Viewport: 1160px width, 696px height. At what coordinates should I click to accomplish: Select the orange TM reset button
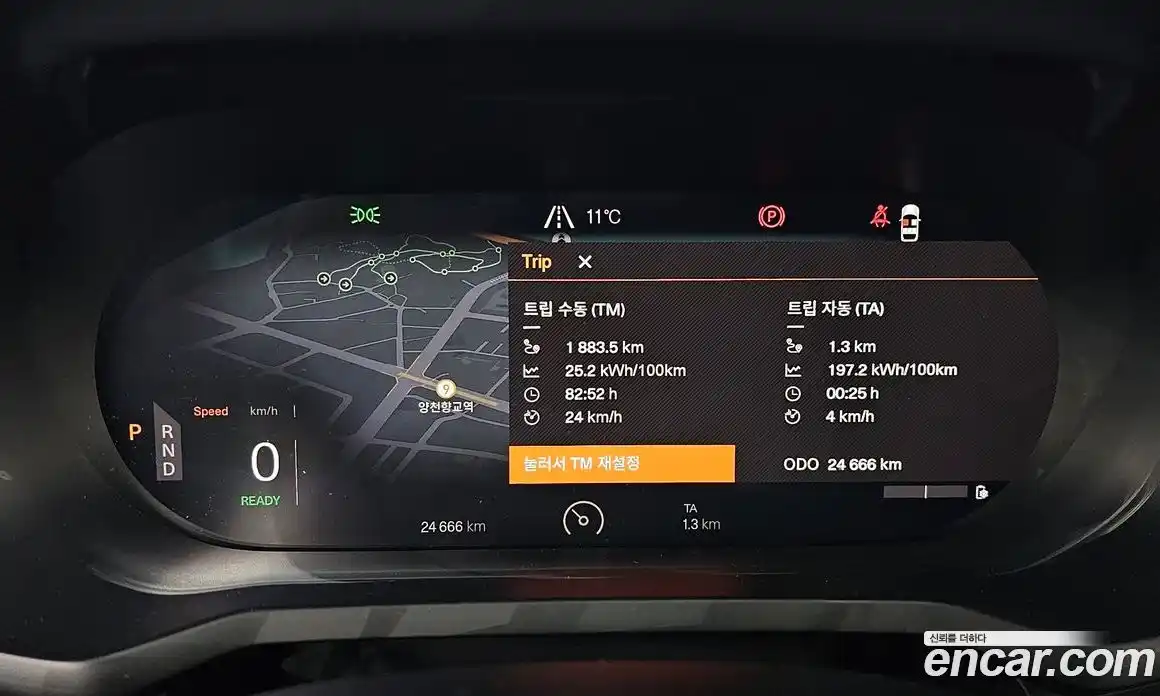622,464
